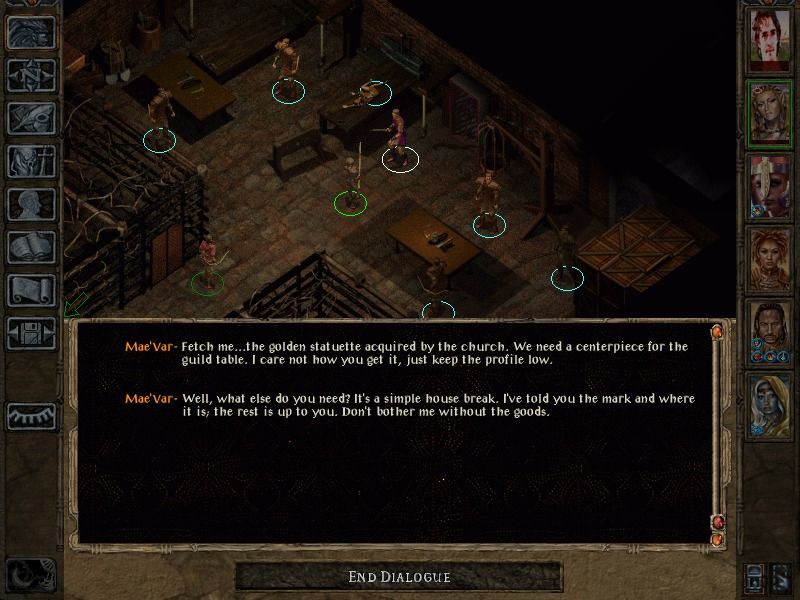Select the hooded blue-skinned woman portrait
This screenshot has width=800, height=600.
coord(770,407)
